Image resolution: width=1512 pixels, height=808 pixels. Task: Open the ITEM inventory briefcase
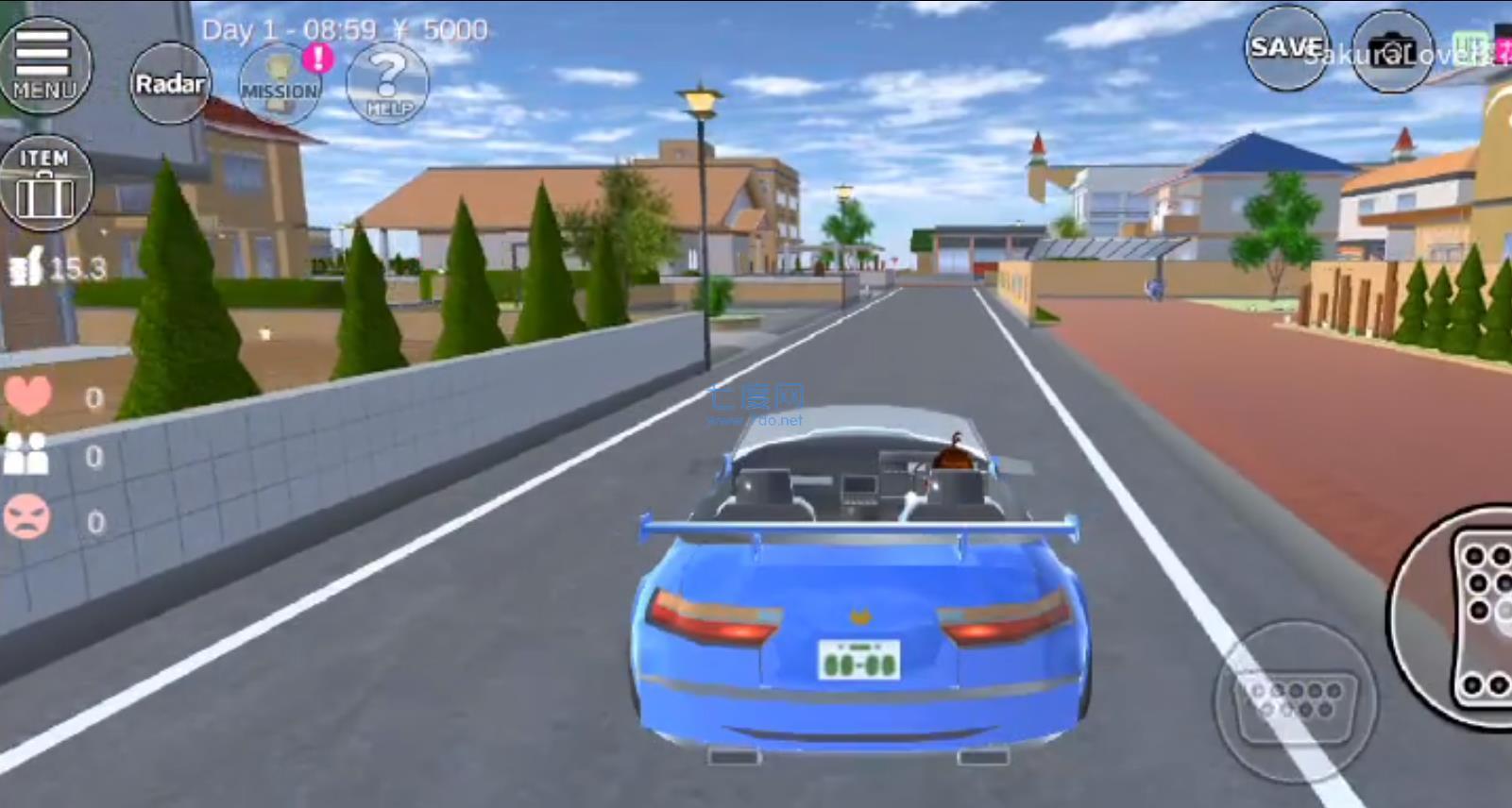tap(46, 181)
